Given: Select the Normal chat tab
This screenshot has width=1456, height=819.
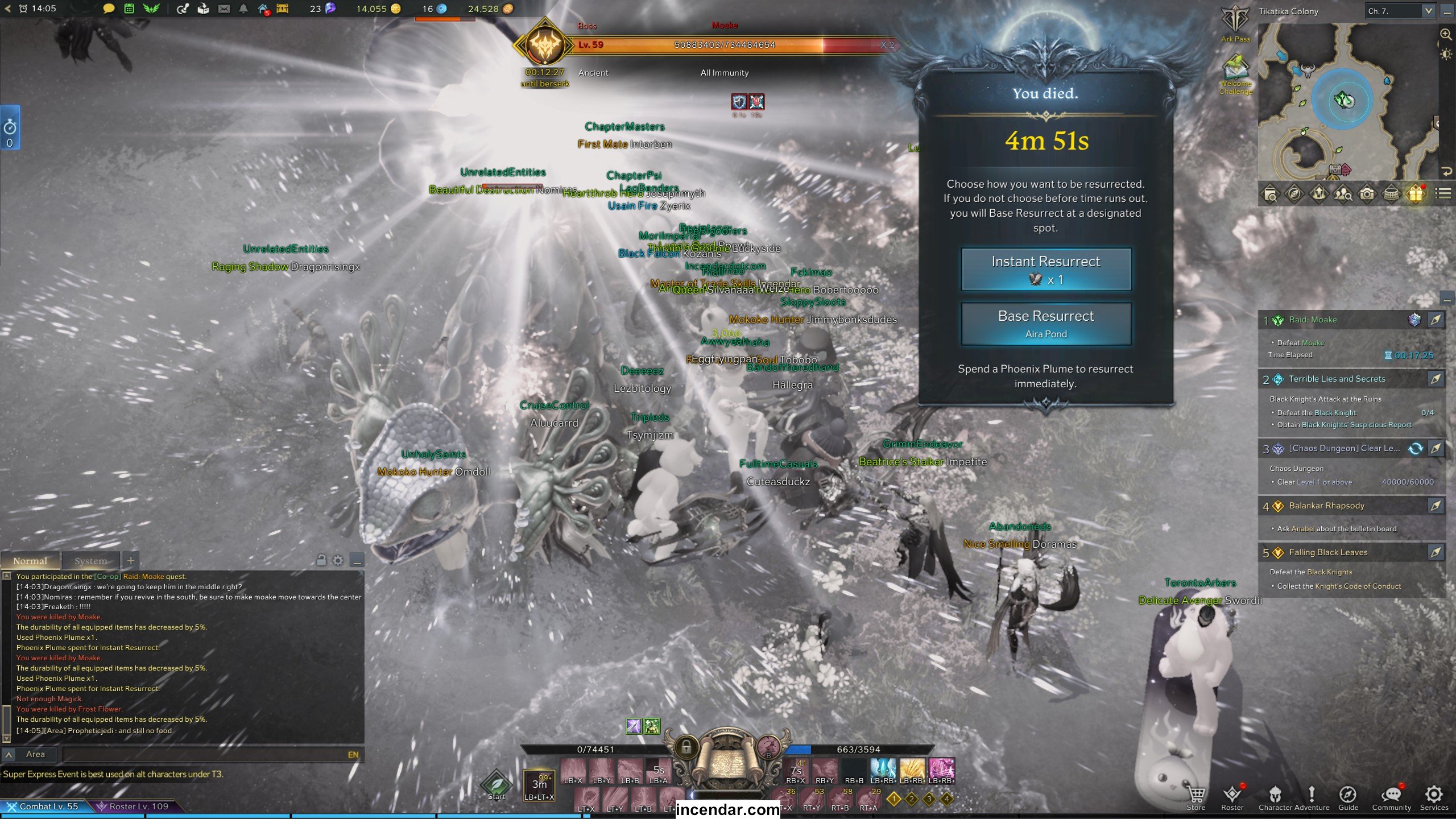Looking at the screenshot, I should coord(30,561).
